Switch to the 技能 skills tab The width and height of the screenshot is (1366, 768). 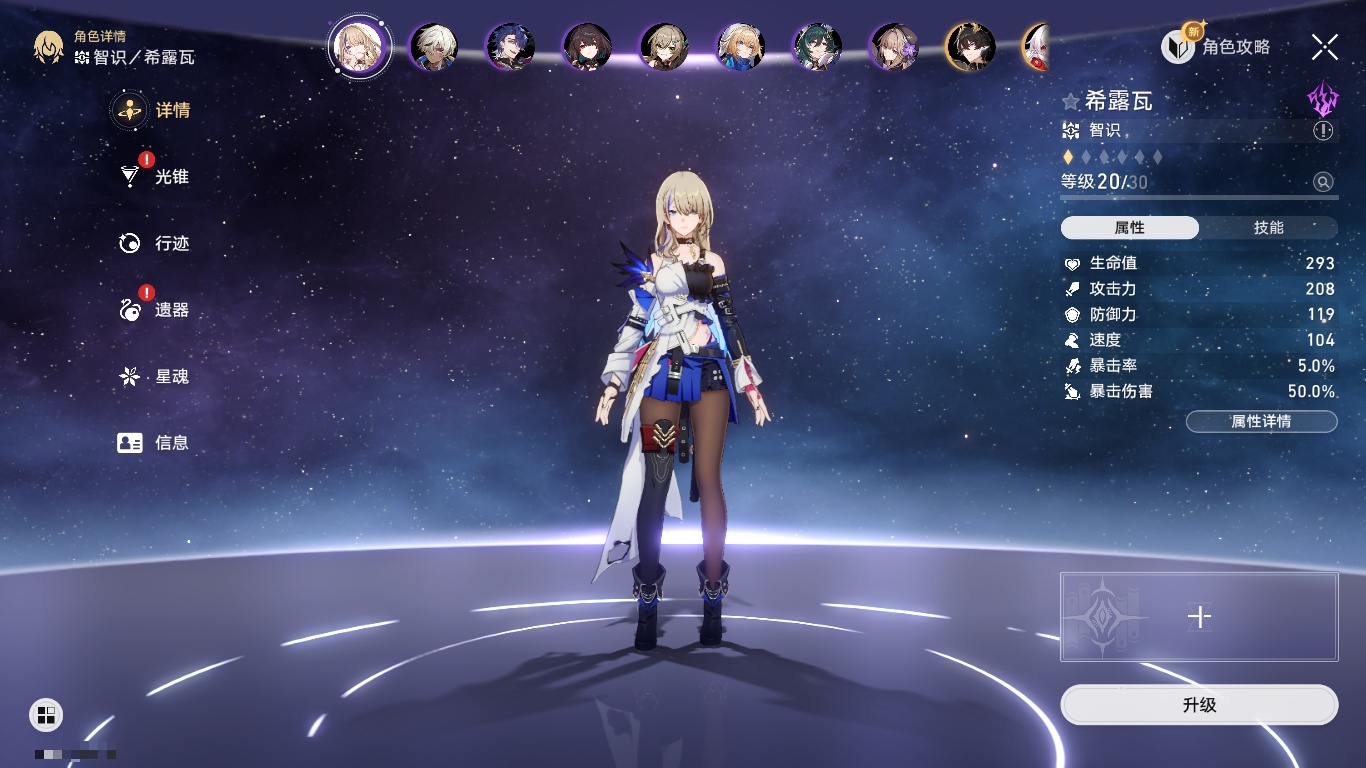pos(1268,228)
